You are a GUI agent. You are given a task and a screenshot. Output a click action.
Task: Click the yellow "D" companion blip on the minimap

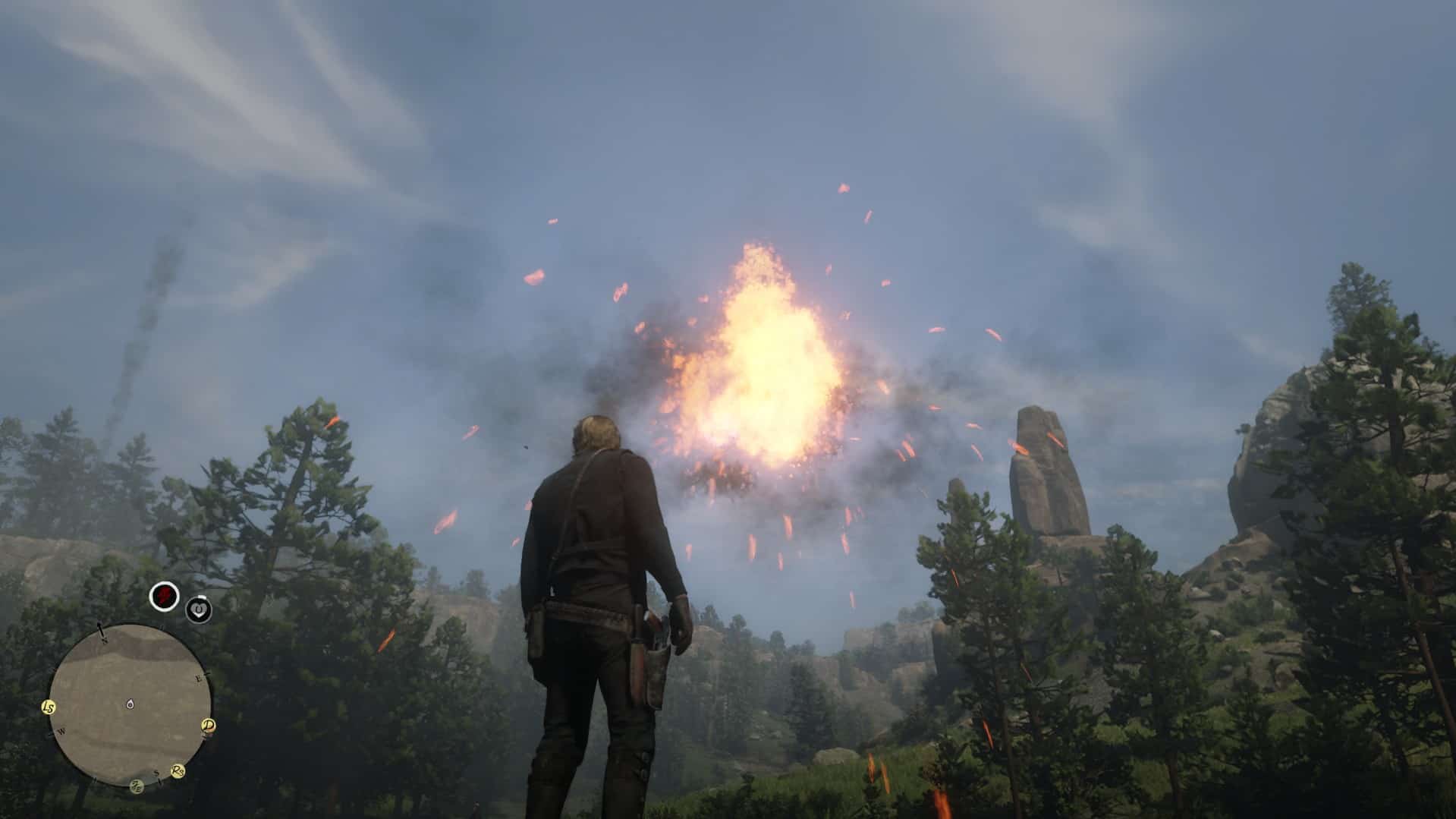(209, 726)
